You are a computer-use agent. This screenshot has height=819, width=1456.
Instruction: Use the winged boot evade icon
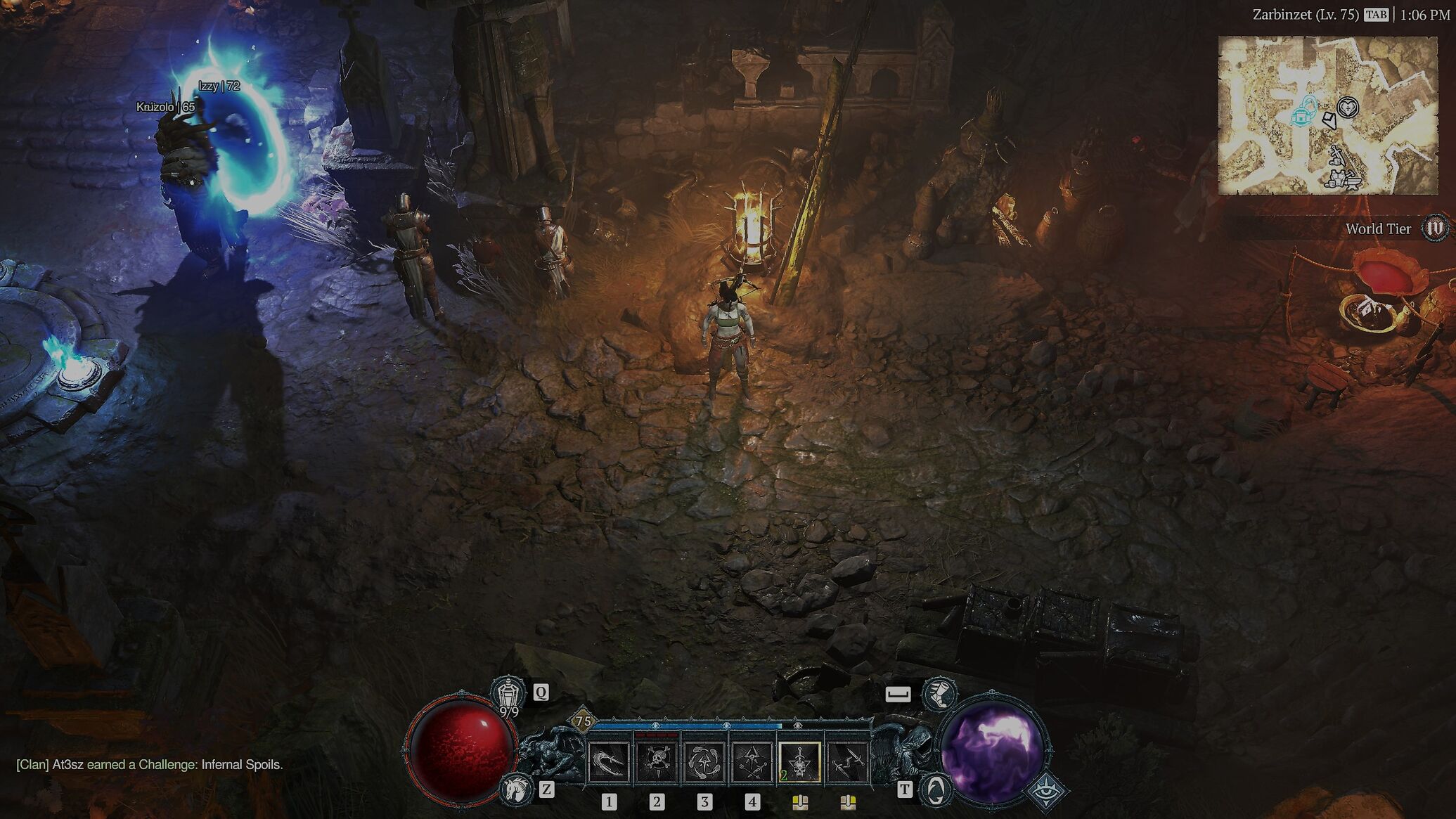tap(939, 694)
